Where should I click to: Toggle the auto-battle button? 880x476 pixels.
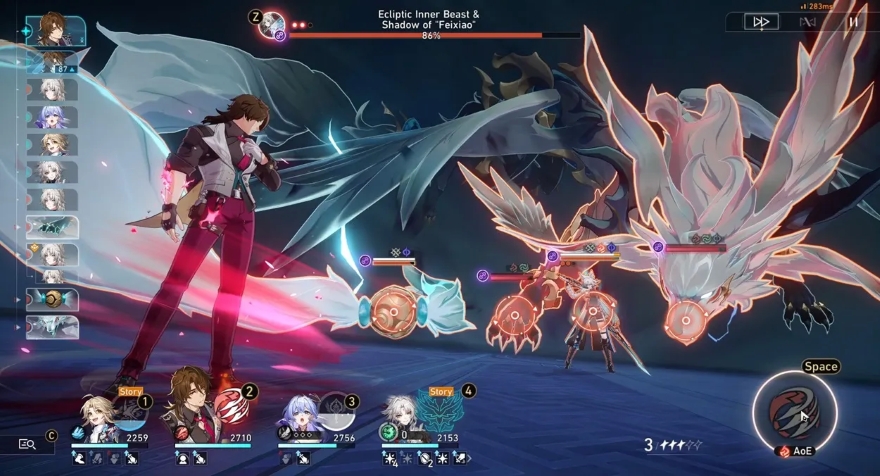point(808,21)
